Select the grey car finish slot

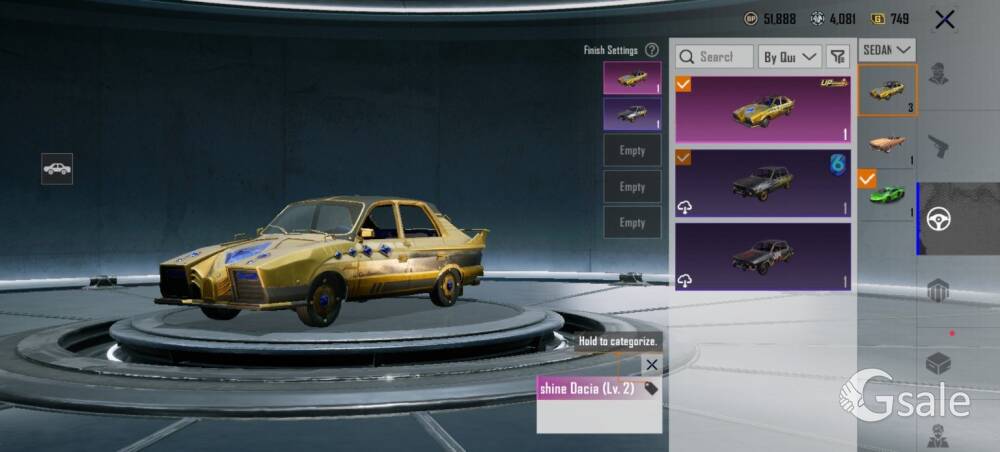pyautogui.click(x=632, y=114)
